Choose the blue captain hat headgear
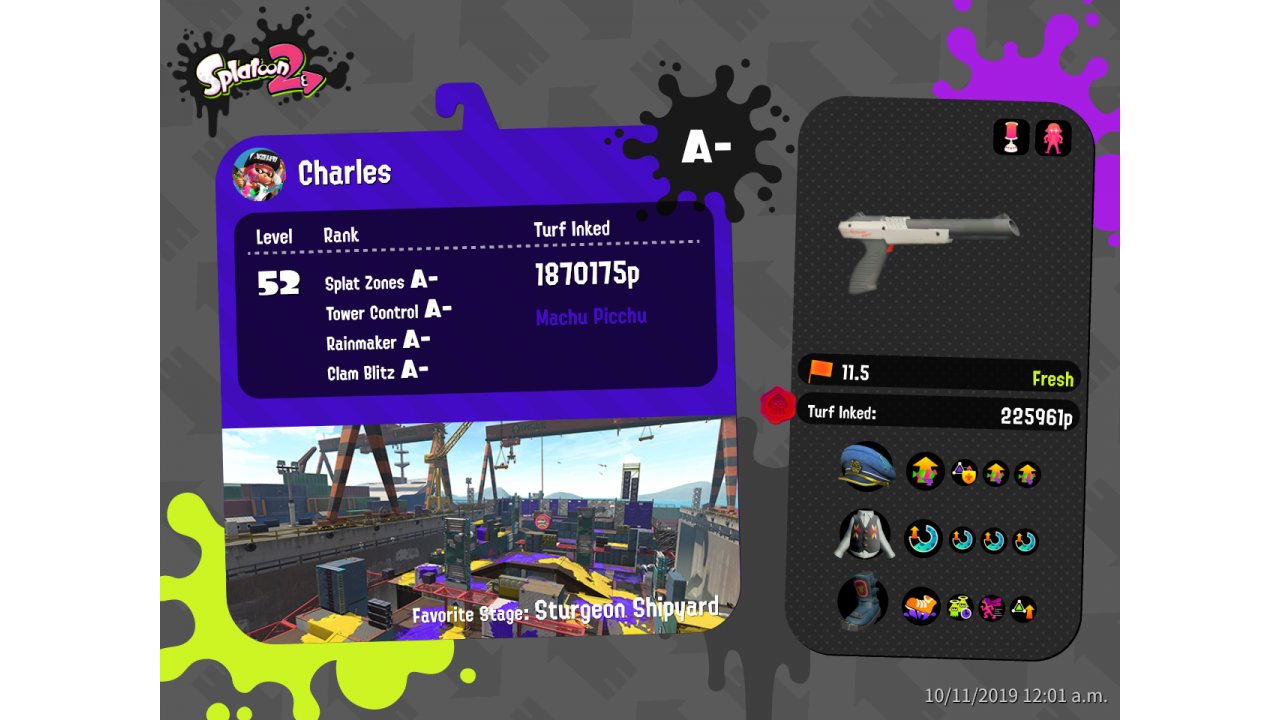 [x=866, y=467]
